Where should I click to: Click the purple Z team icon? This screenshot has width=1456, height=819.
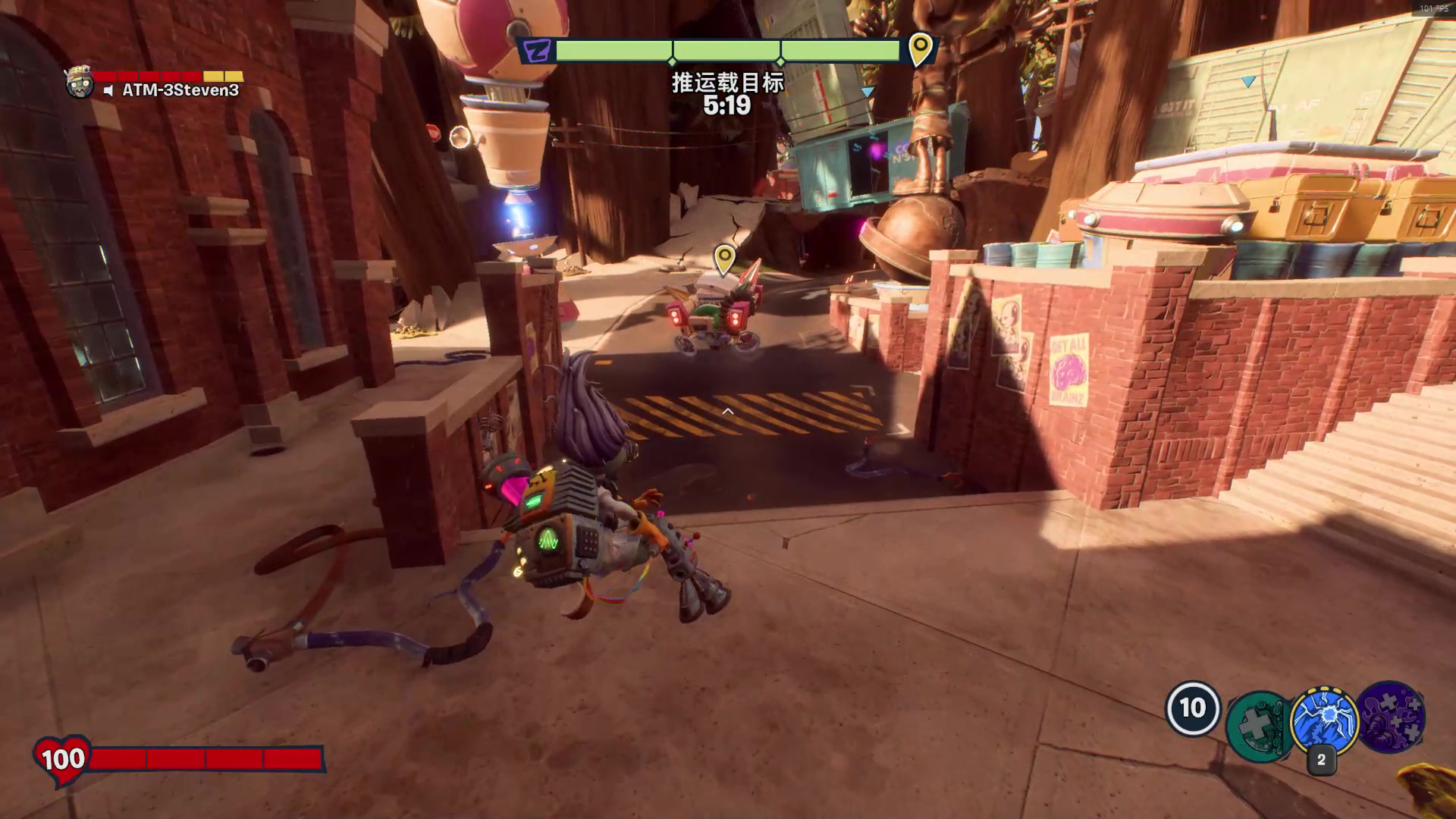tap(537, 51)
